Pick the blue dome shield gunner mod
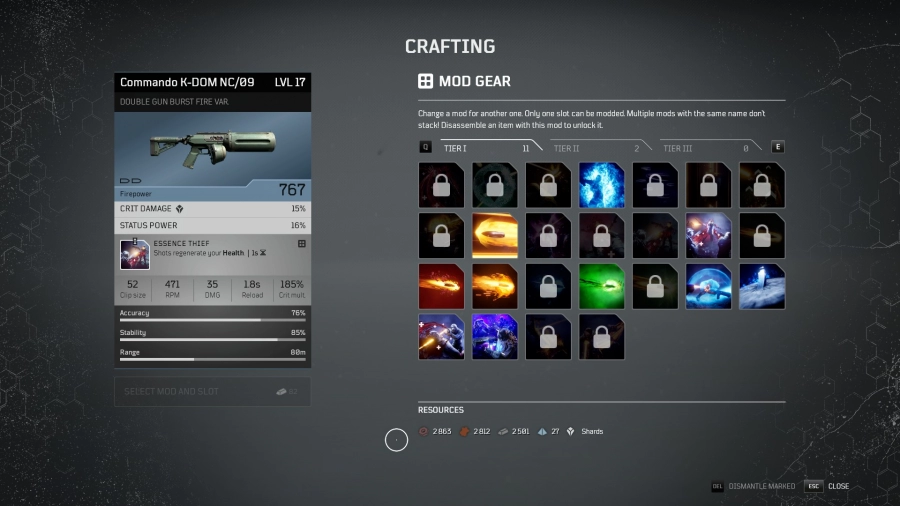The height and width of the screenshot is (506, 900). pyautogui.click(x=708, y=287)
